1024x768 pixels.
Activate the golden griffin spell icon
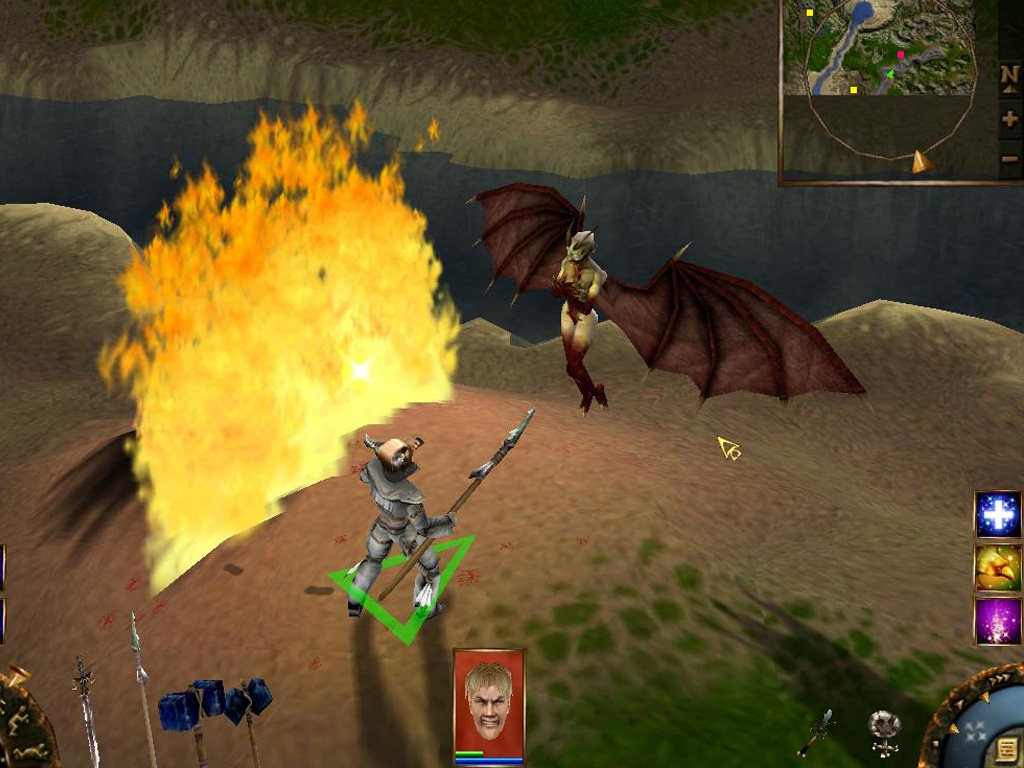998,568
